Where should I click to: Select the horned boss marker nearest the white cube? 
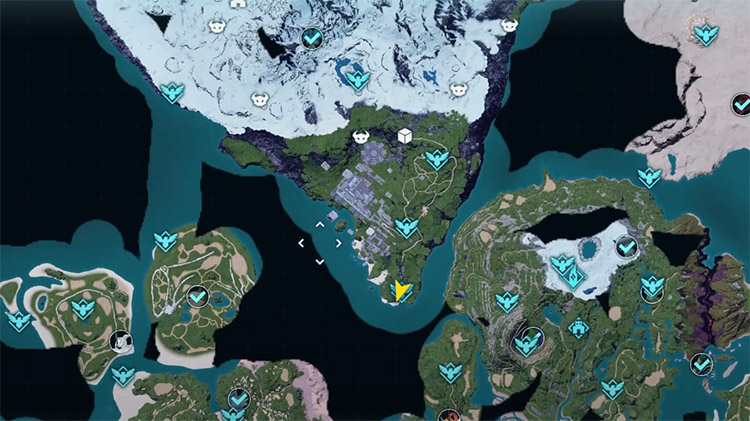[361, 136]
